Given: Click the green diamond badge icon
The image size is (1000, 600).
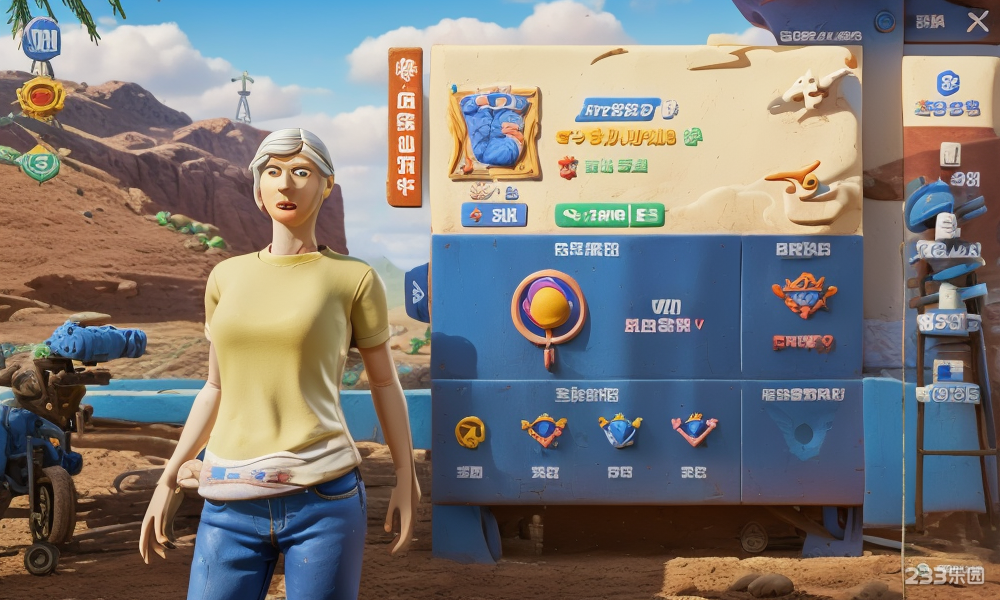Looking at the screenshot, I should coord(39,162).
